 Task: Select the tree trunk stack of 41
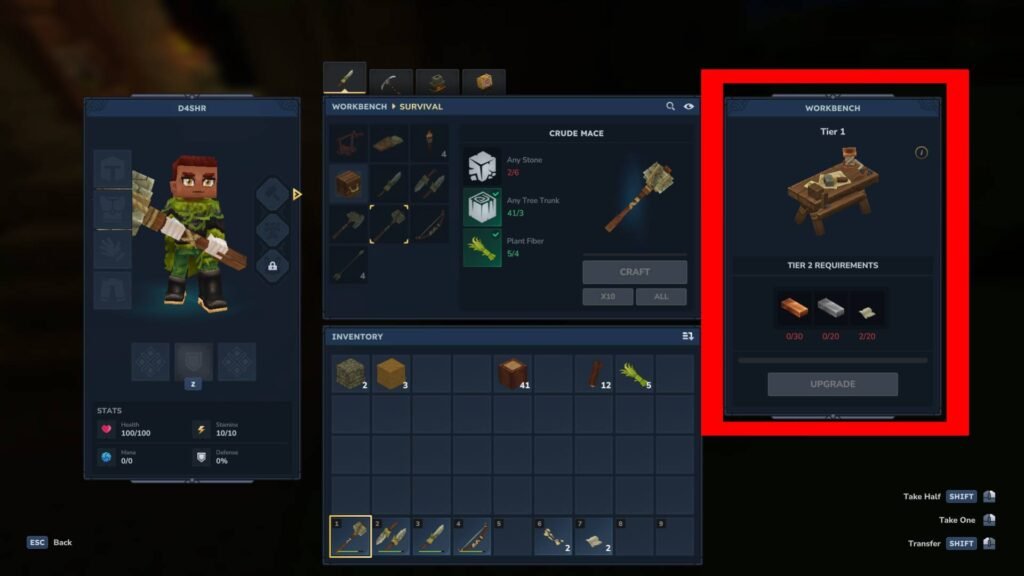[x=512, y=374]
